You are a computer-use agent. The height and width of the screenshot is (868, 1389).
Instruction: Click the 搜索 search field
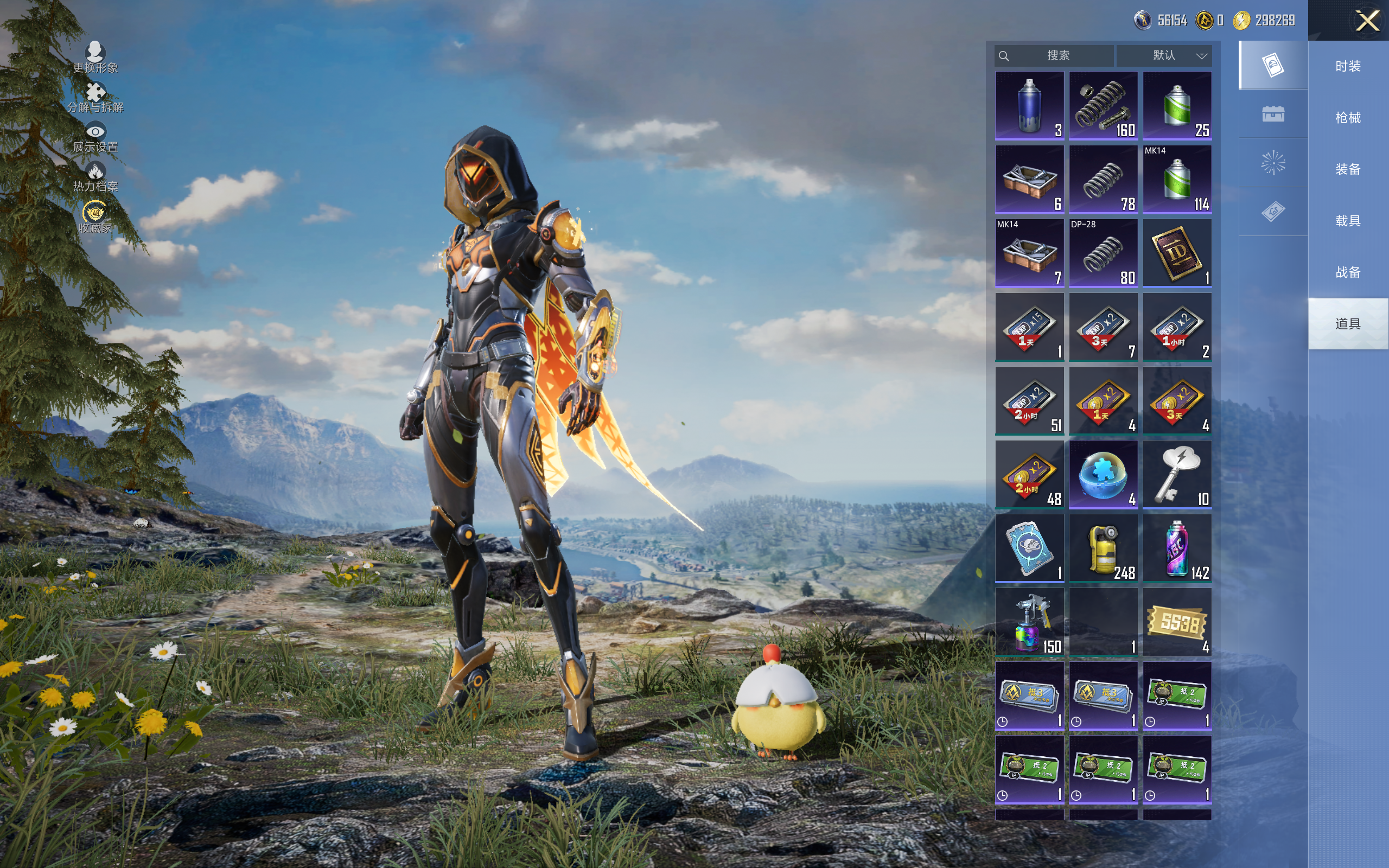(x=1055, y=56)
